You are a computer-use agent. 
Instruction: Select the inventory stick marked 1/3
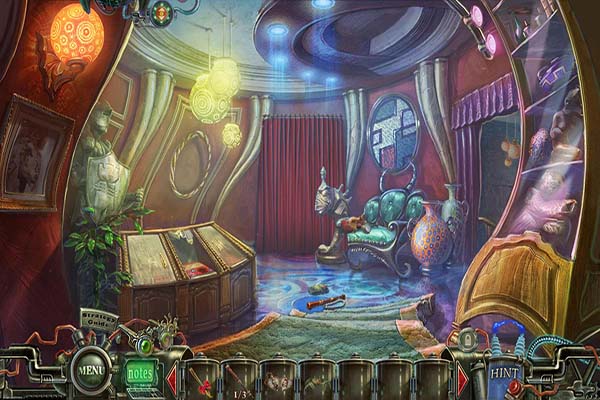point(240,380)
